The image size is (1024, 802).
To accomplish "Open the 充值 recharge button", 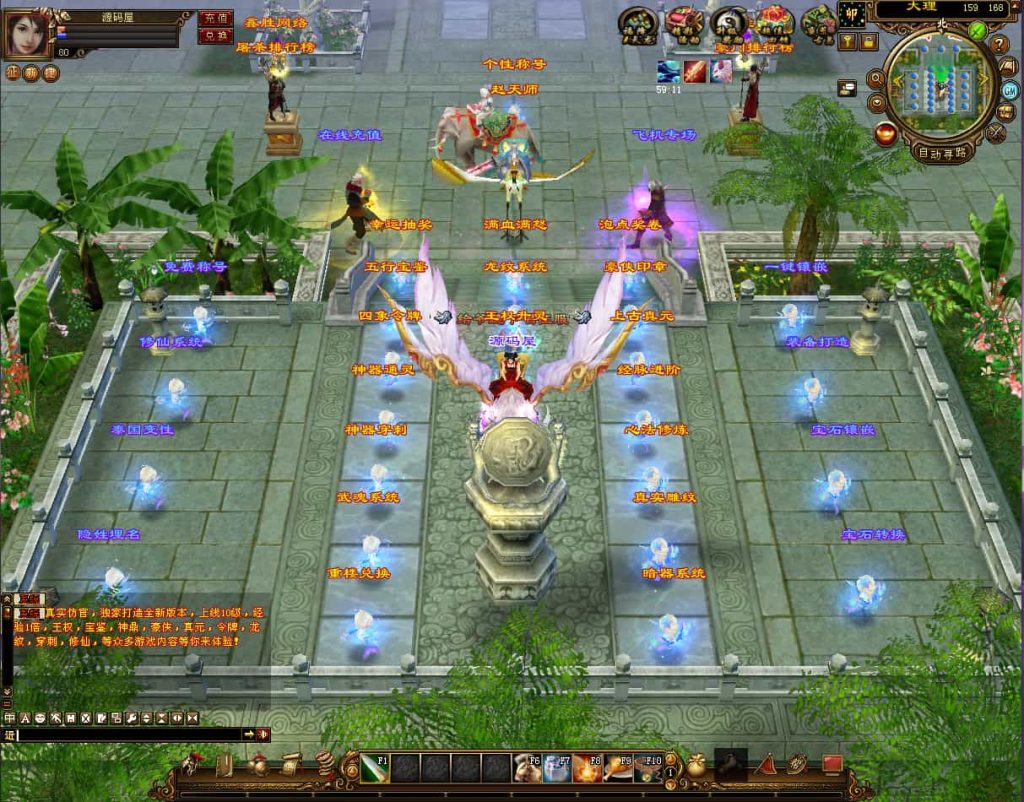I will (213, 18).
